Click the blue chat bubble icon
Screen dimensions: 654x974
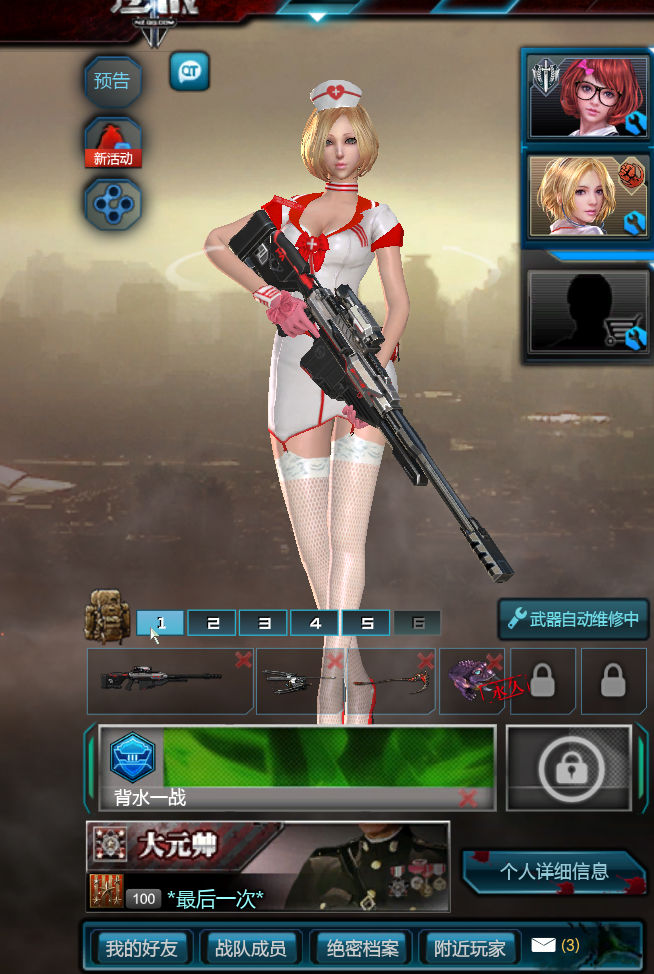[x=189, y=71]
